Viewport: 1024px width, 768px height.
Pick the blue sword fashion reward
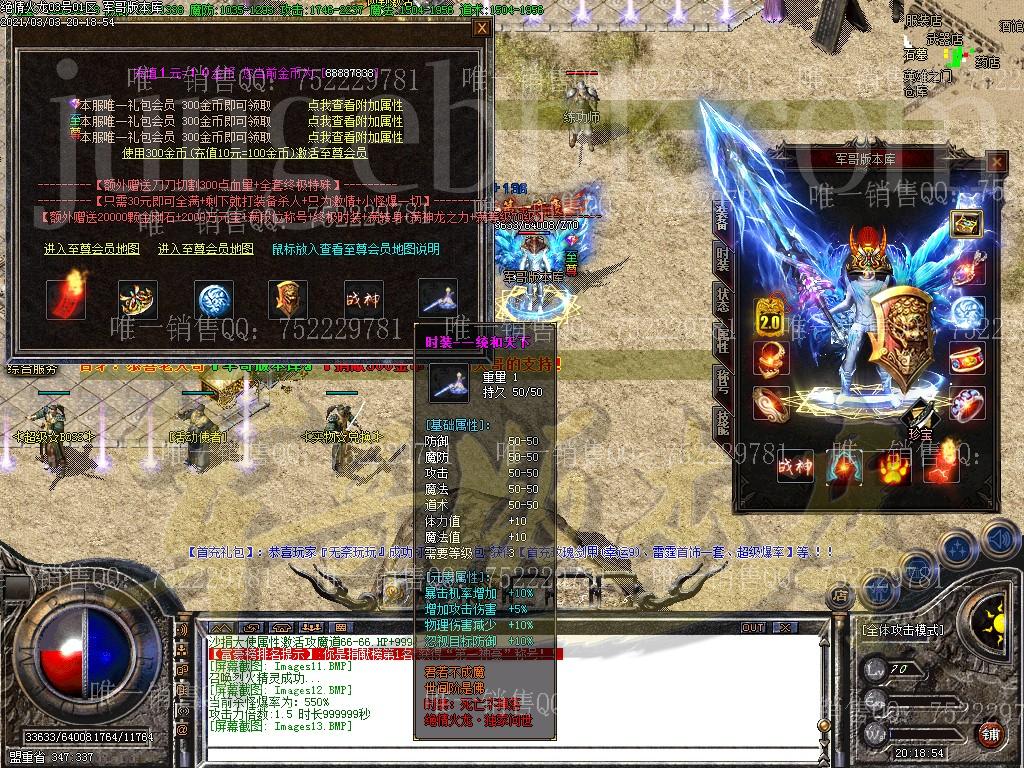[438, 299]
